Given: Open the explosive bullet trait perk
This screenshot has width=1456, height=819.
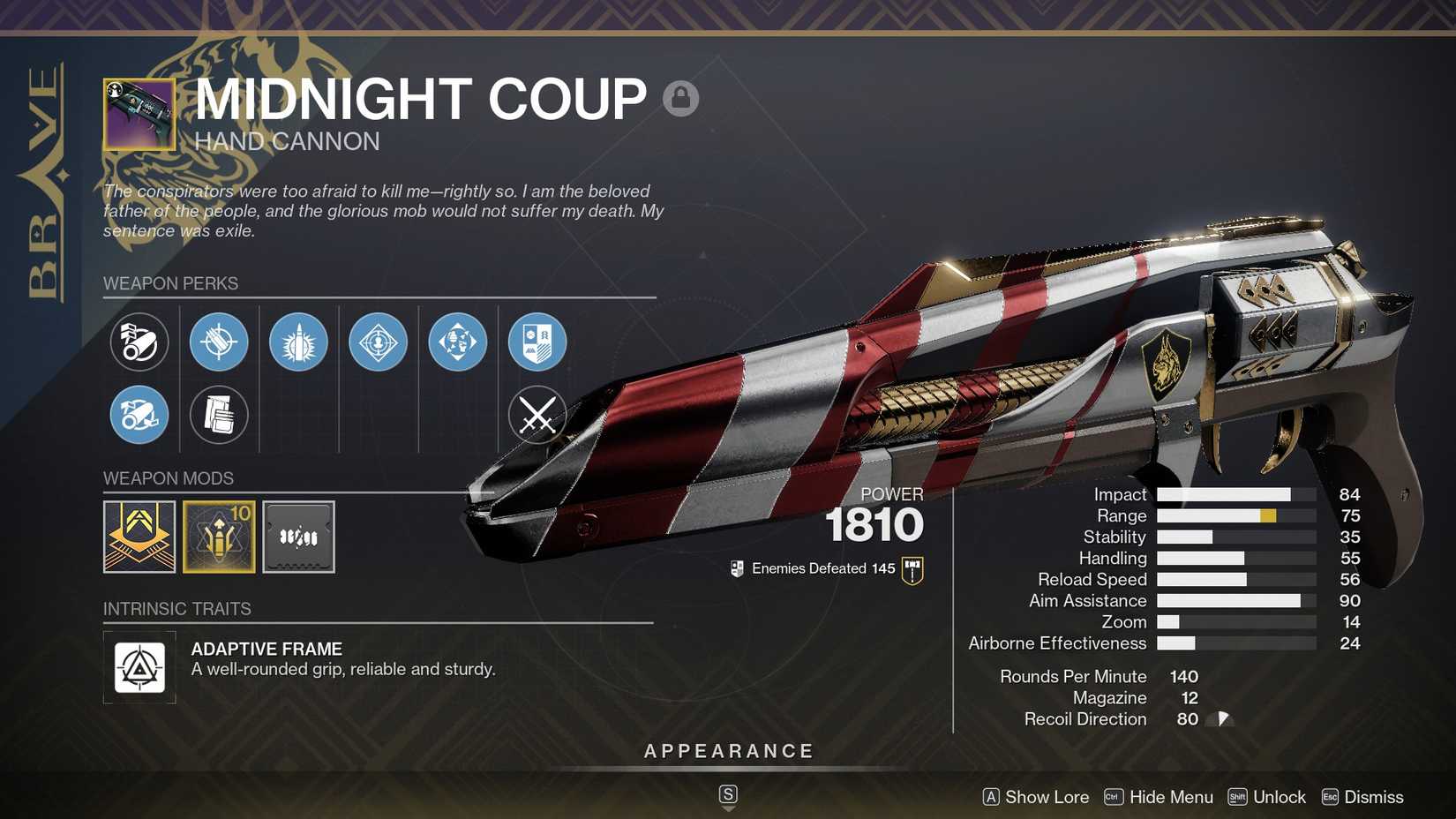Looking at the screenshot, I should pos(298,342).
